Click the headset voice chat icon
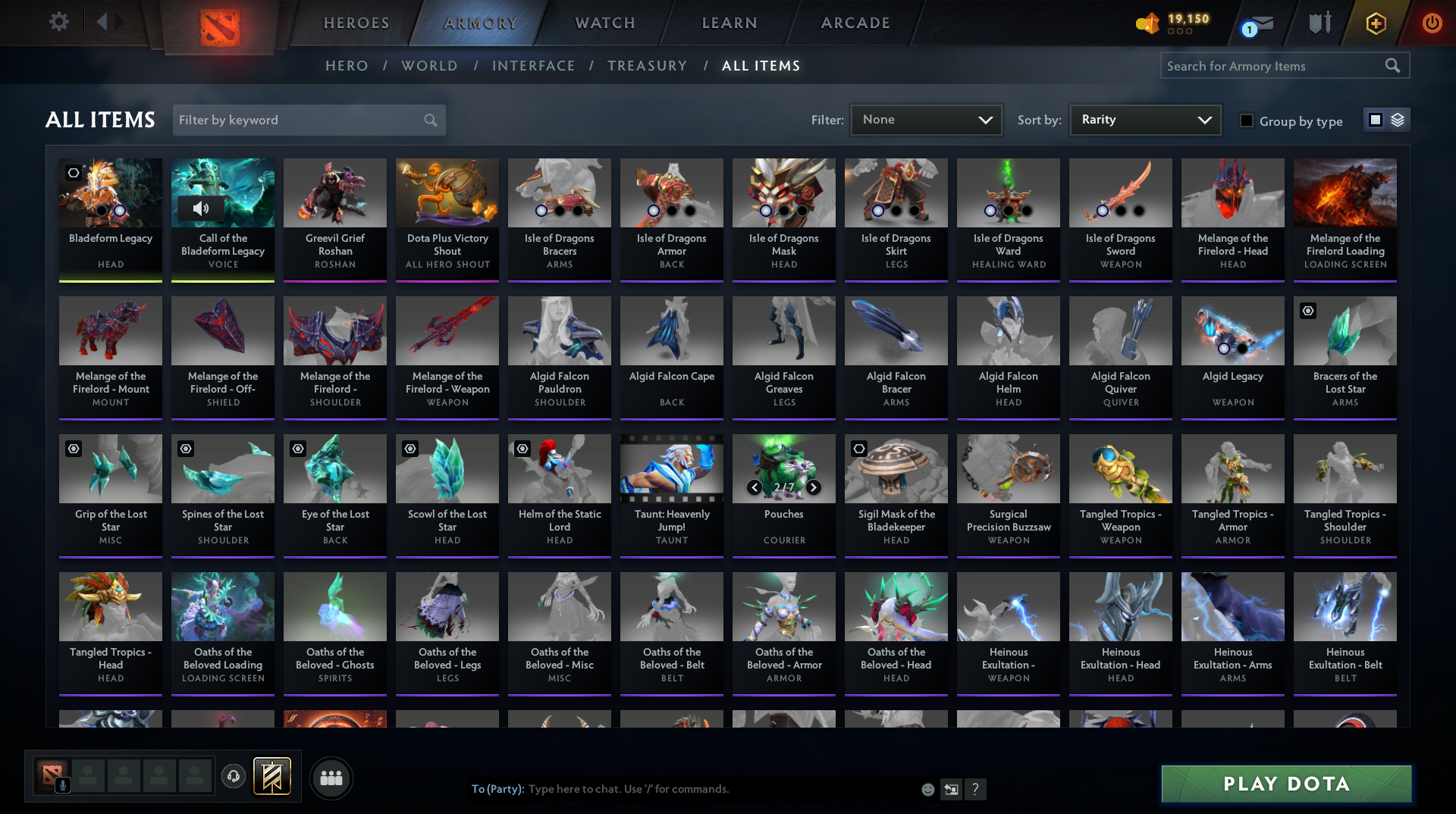 [x=234, y=777]
